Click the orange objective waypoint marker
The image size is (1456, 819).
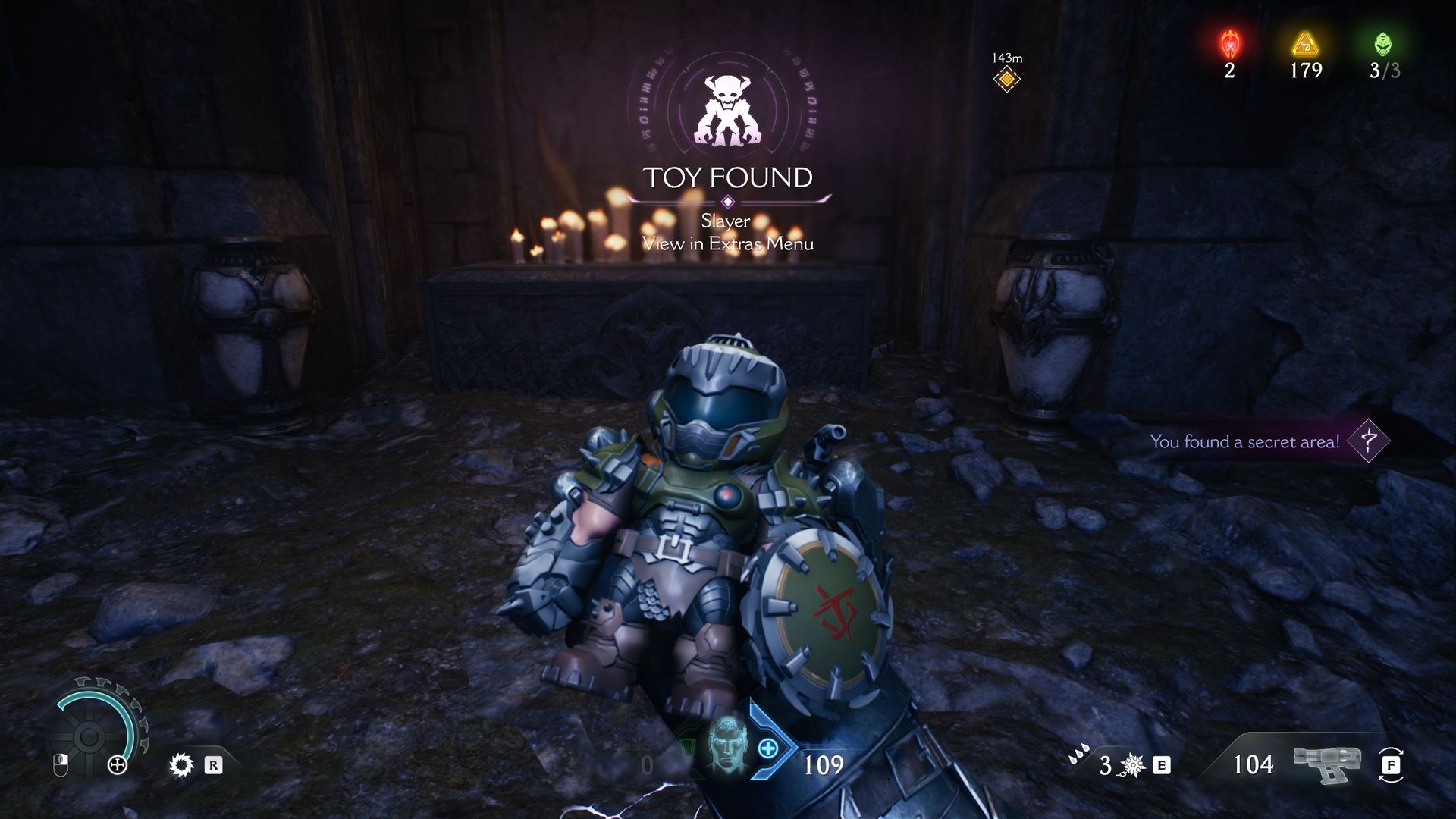point(1006,78)
